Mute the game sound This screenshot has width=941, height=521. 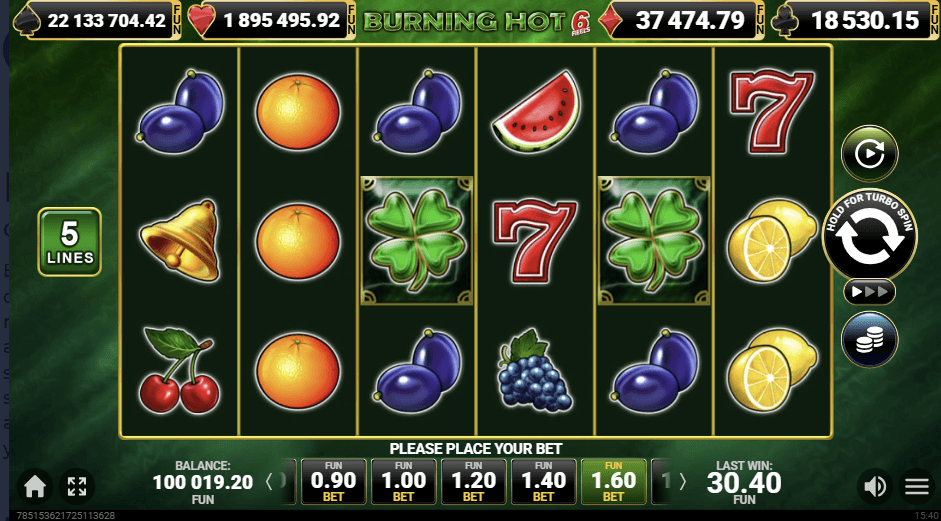875,487
